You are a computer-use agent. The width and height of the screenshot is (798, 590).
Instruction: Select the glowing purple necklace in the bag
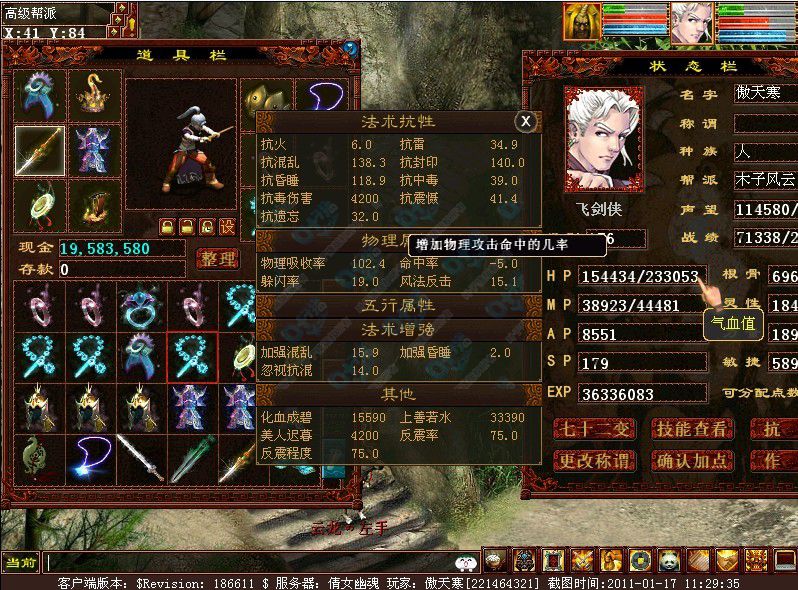[88, 458]
